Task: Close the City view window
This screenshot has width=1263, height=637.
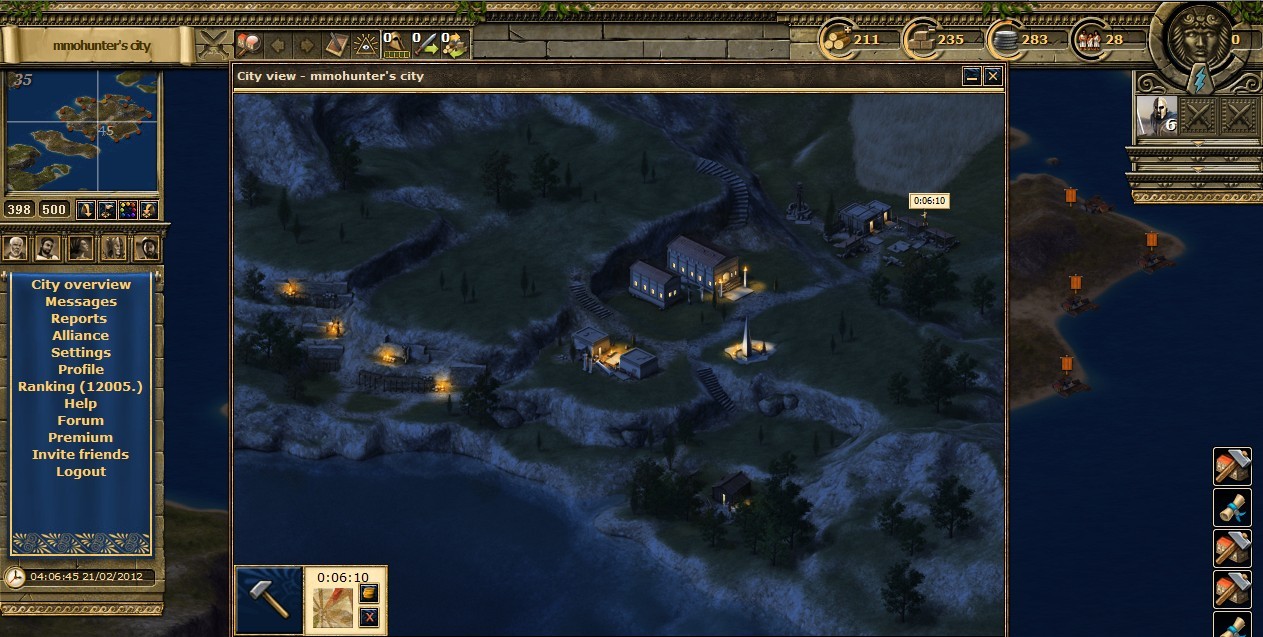Action: click(x=992, y=76)
